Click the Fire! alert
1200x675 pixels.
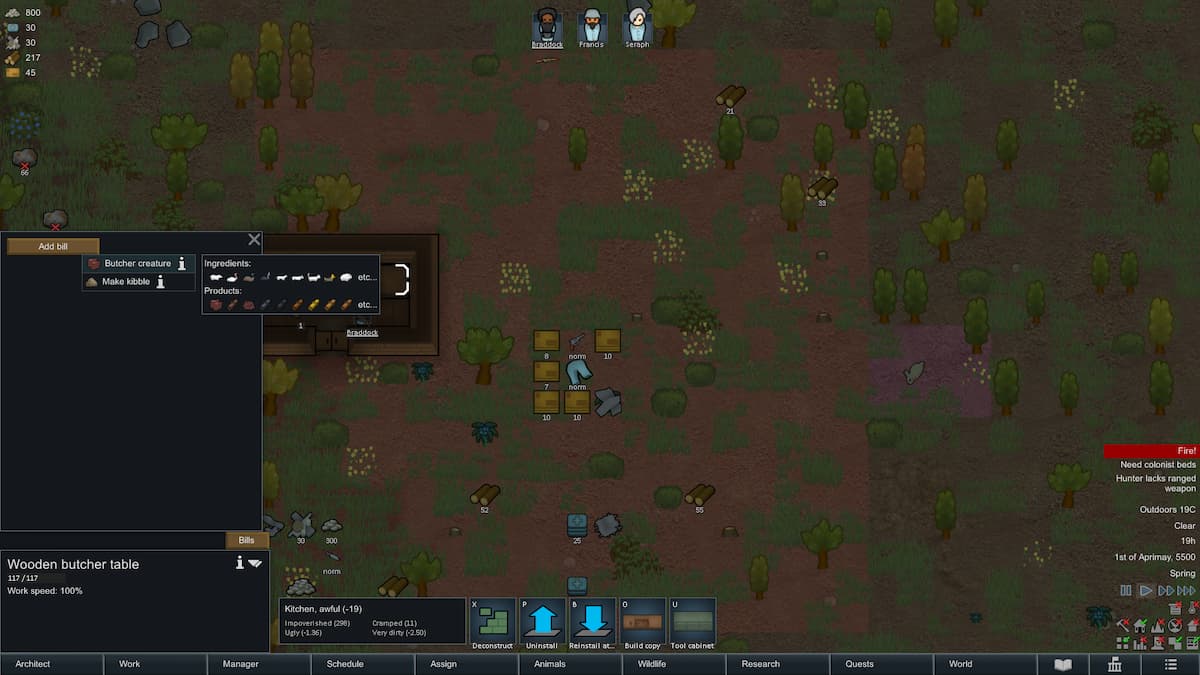tap(1150, 452)
